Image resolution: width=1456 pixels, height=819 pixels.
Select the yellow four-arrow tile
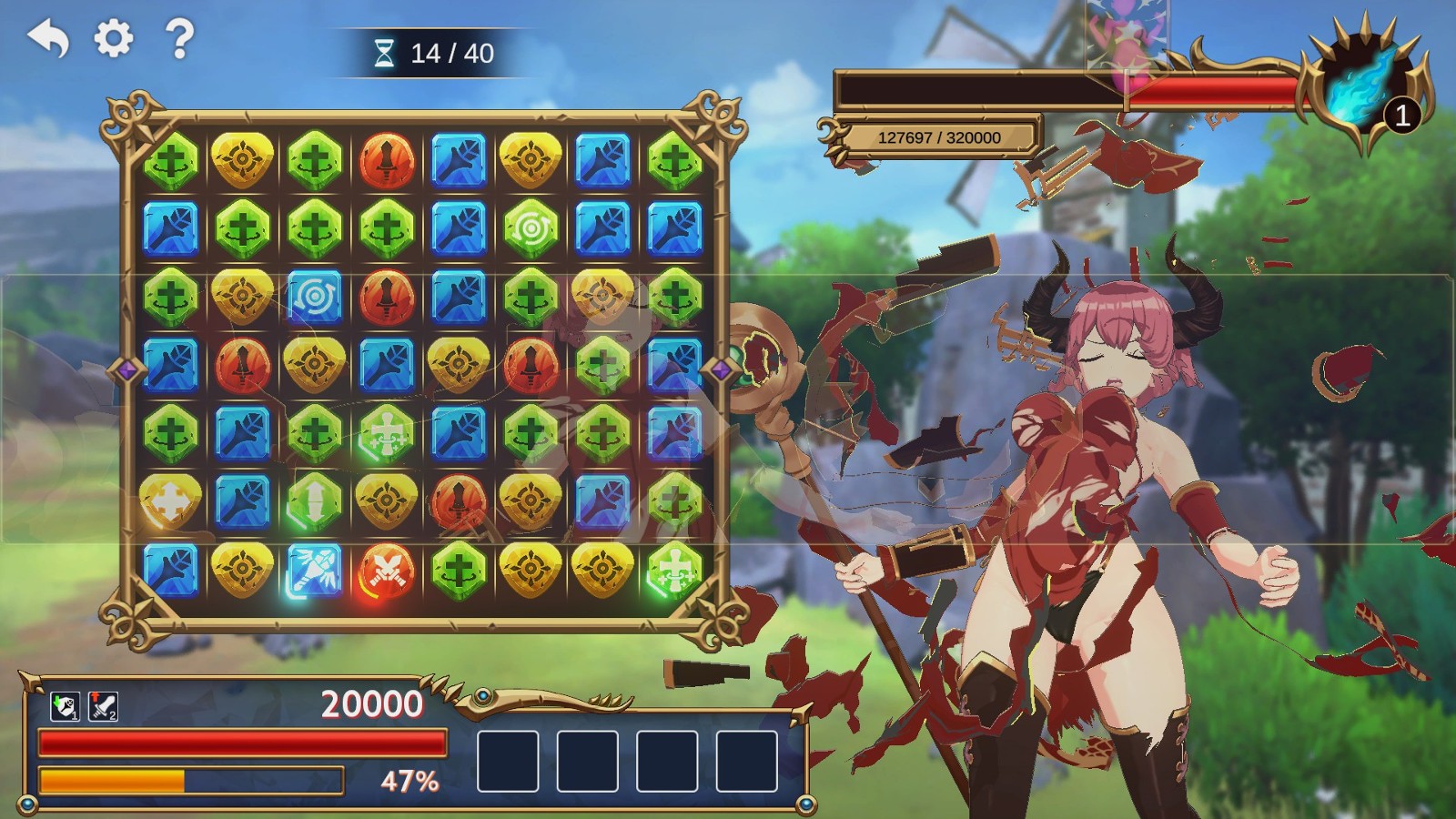[170, 501]
